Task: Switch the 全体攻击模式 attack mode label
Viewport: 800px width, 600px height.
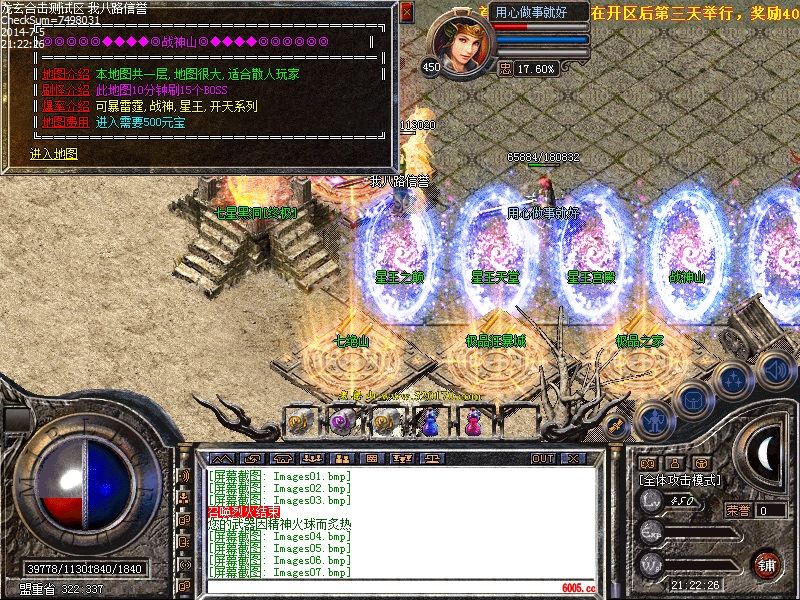Action: click(679, 480)
